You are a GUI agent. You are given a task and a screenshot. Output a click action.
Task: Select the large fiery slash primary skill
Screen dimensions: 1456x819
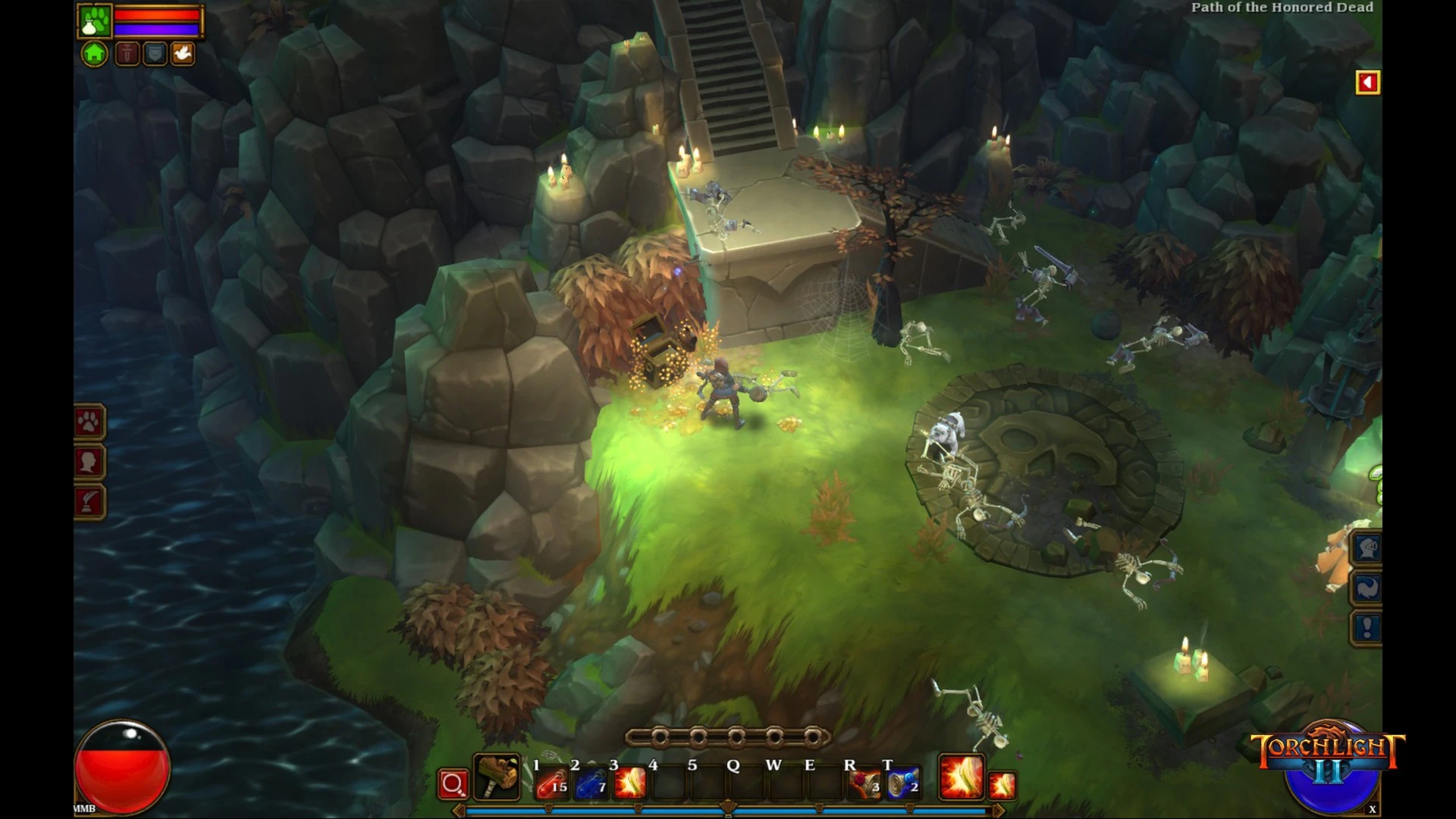pos(961,777)
